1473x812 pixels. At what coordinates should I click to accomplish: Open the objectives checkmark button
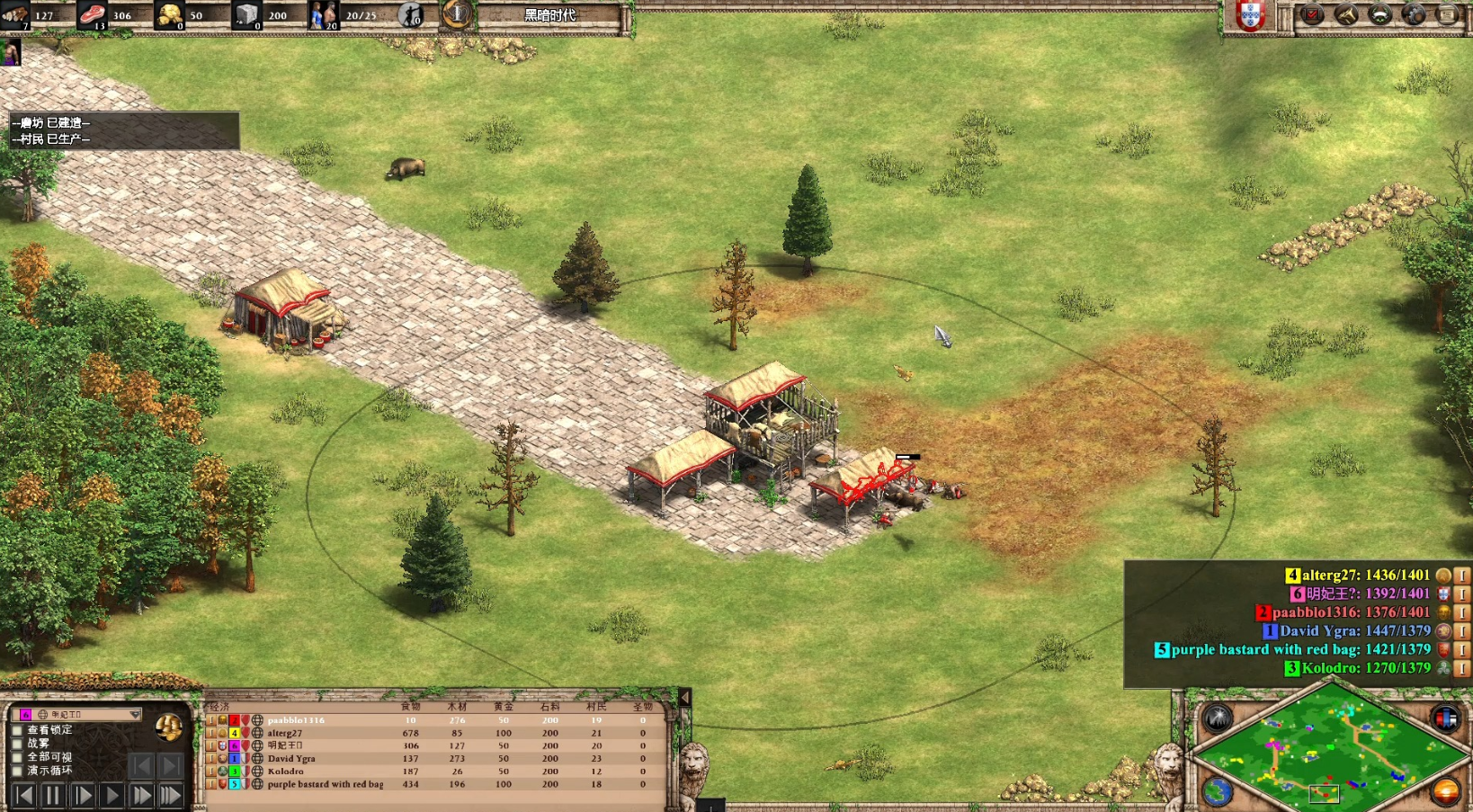pos(1312,14)
